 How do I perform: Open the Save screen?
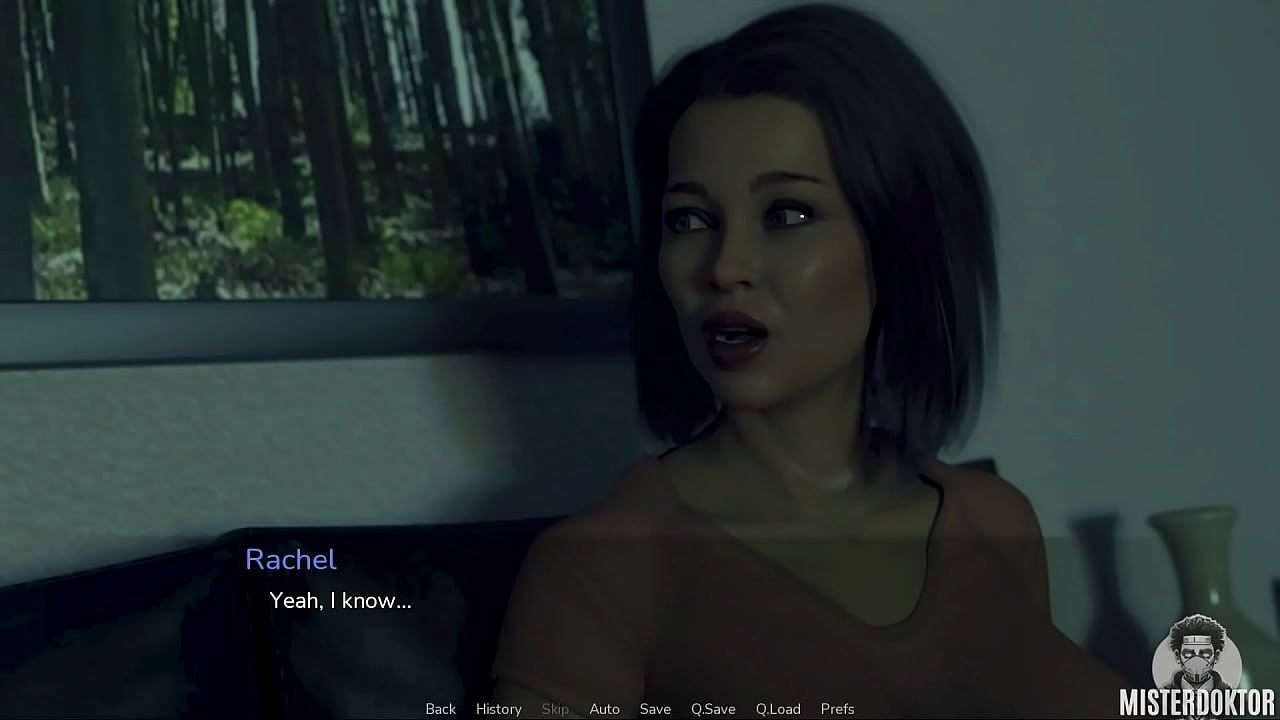point(655,708)
